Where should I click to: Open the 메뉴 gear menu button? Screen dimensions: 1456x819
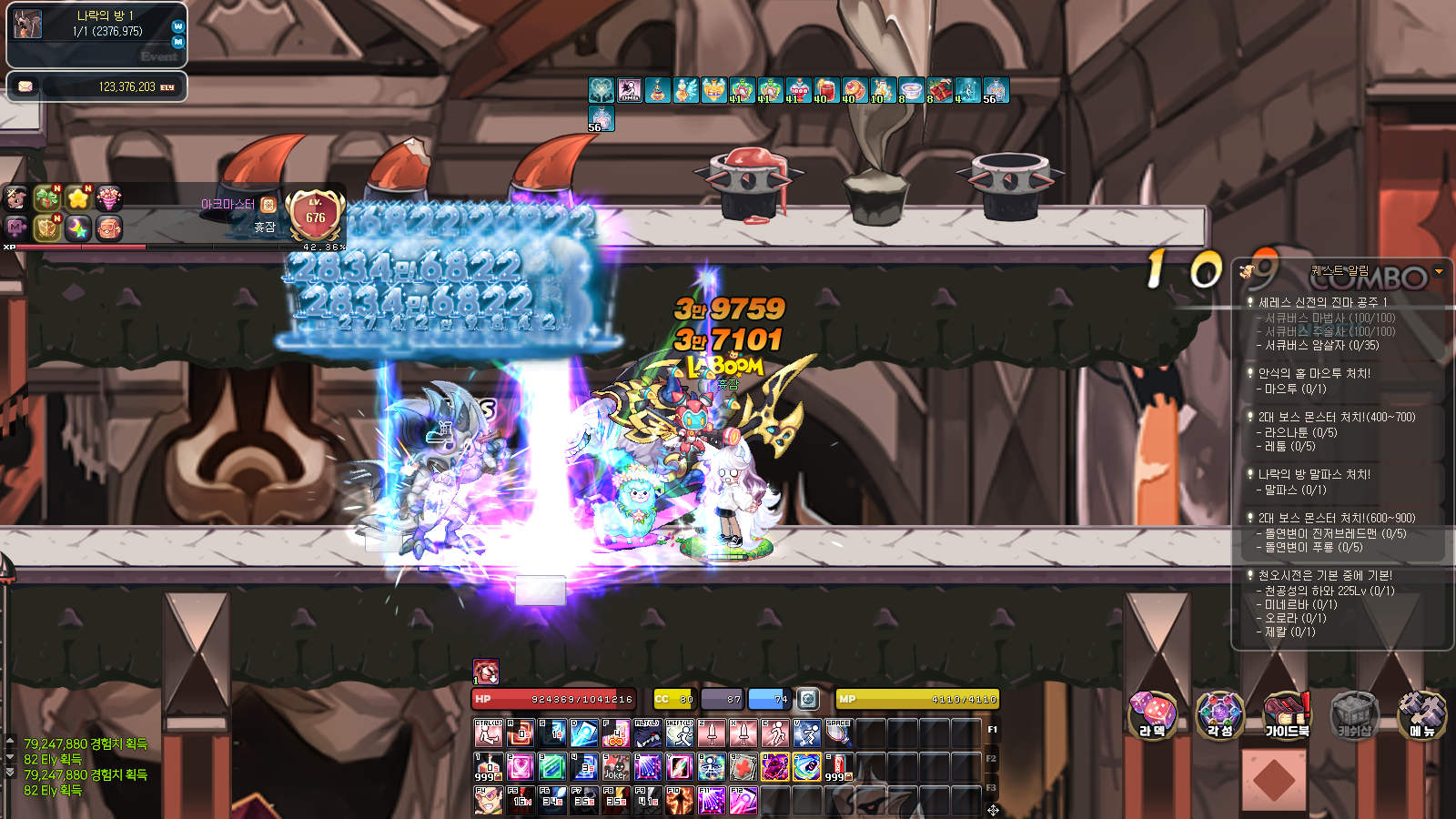pyautogui.click(x=1421, y=713)
